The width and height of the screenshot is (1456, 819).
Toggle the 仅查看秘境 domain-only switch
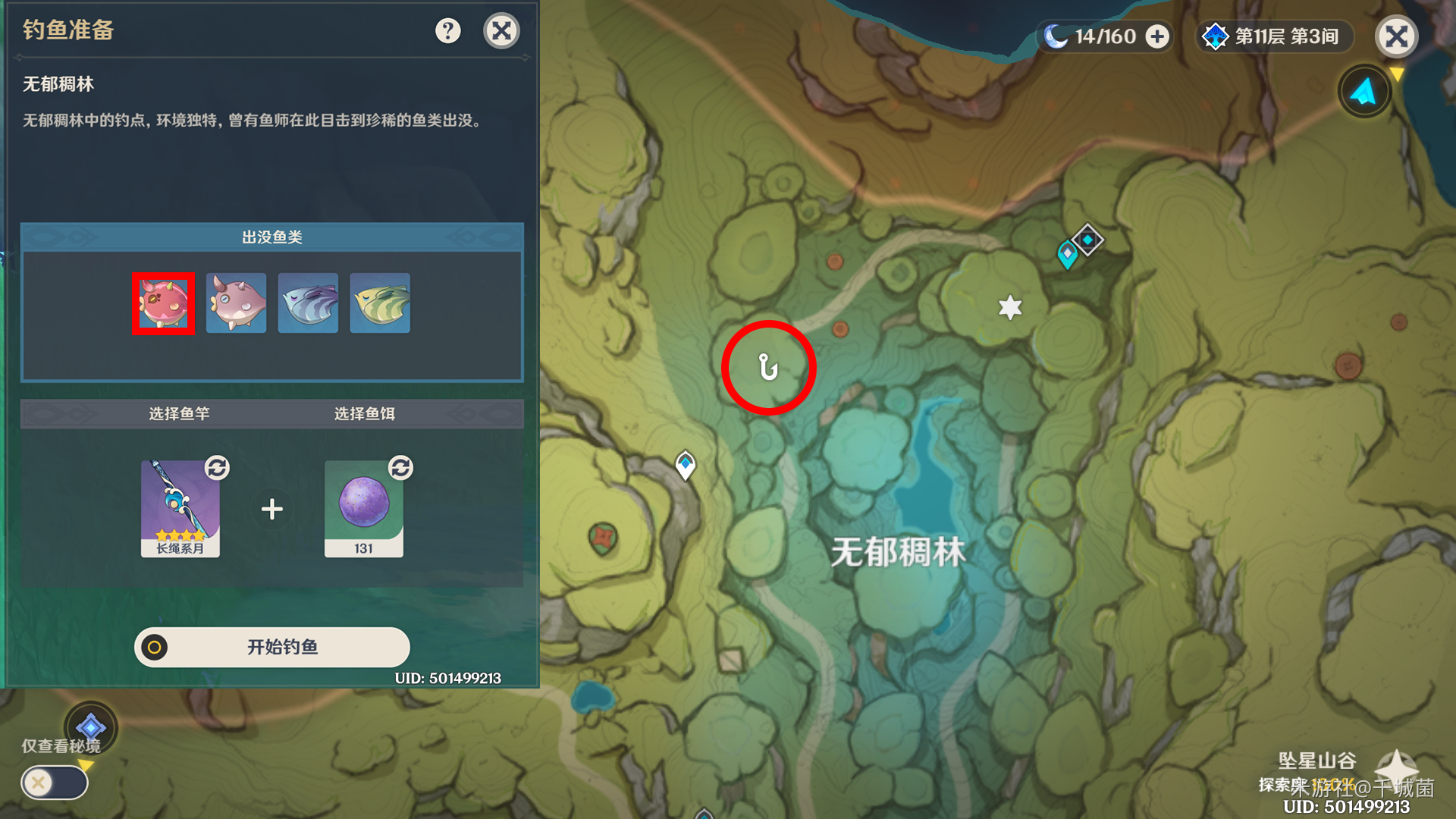tap(55, 782)
